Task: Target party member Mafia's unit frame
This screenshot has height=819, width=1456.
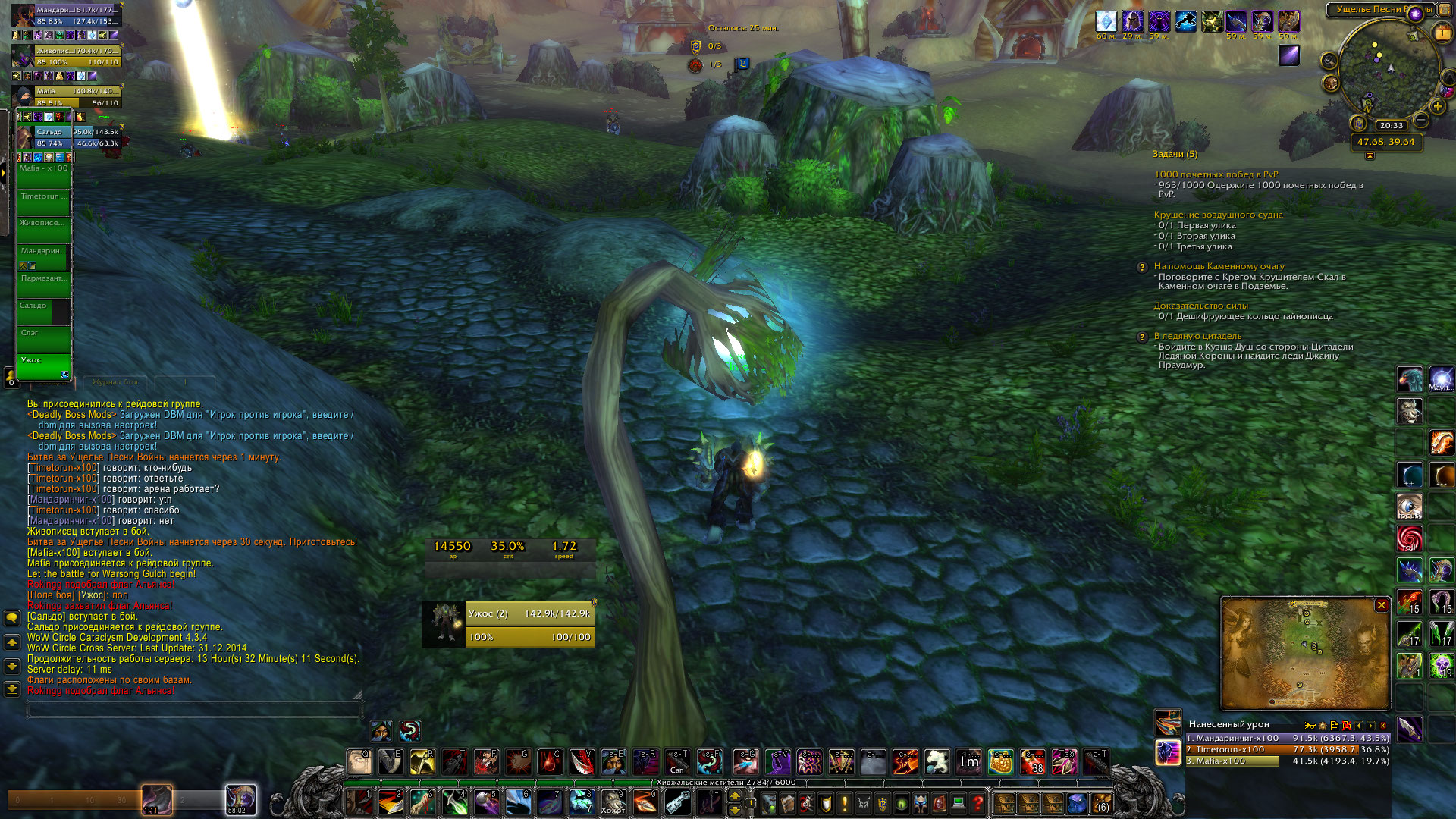Action: (76, 96)
